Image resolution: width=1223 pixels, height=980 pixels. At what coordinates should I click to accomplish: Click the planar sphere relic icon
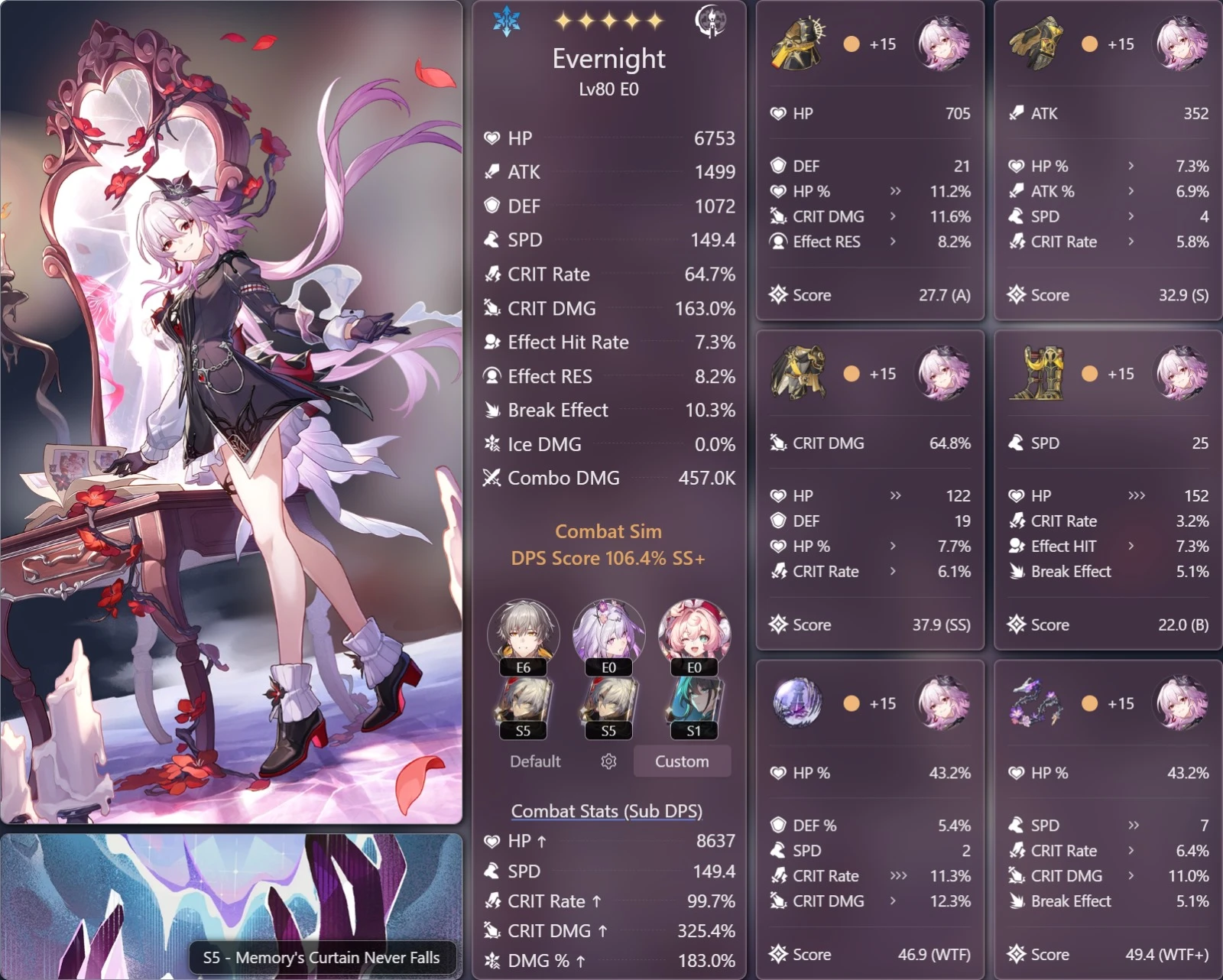[x=796, y=703]
